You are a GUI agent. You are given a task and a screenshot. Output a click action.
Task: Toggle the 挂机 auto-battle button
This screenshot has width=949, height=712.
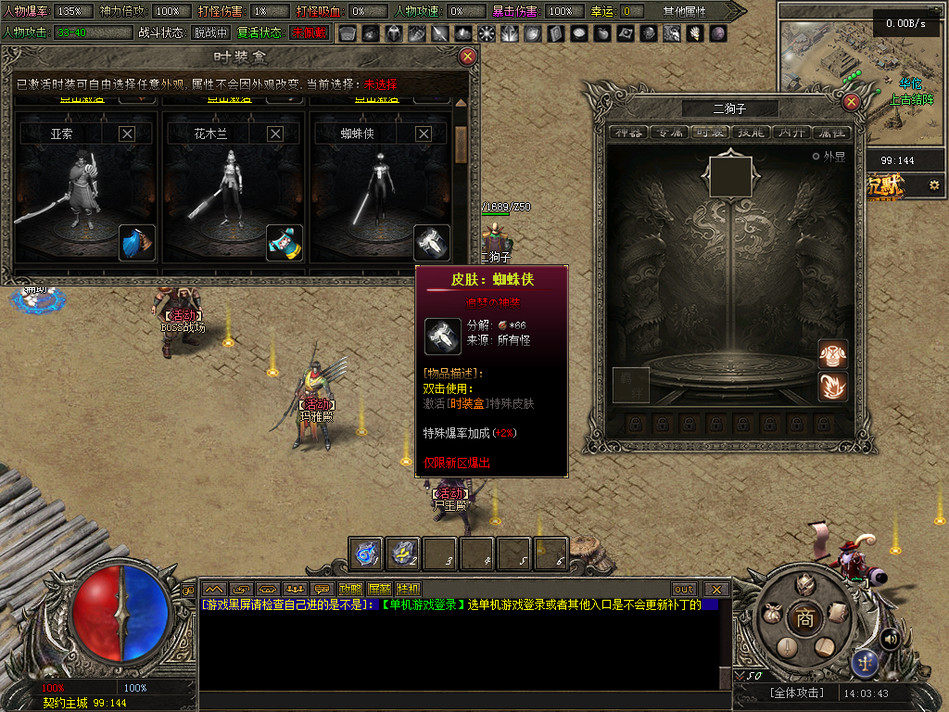tap(408, 589)
